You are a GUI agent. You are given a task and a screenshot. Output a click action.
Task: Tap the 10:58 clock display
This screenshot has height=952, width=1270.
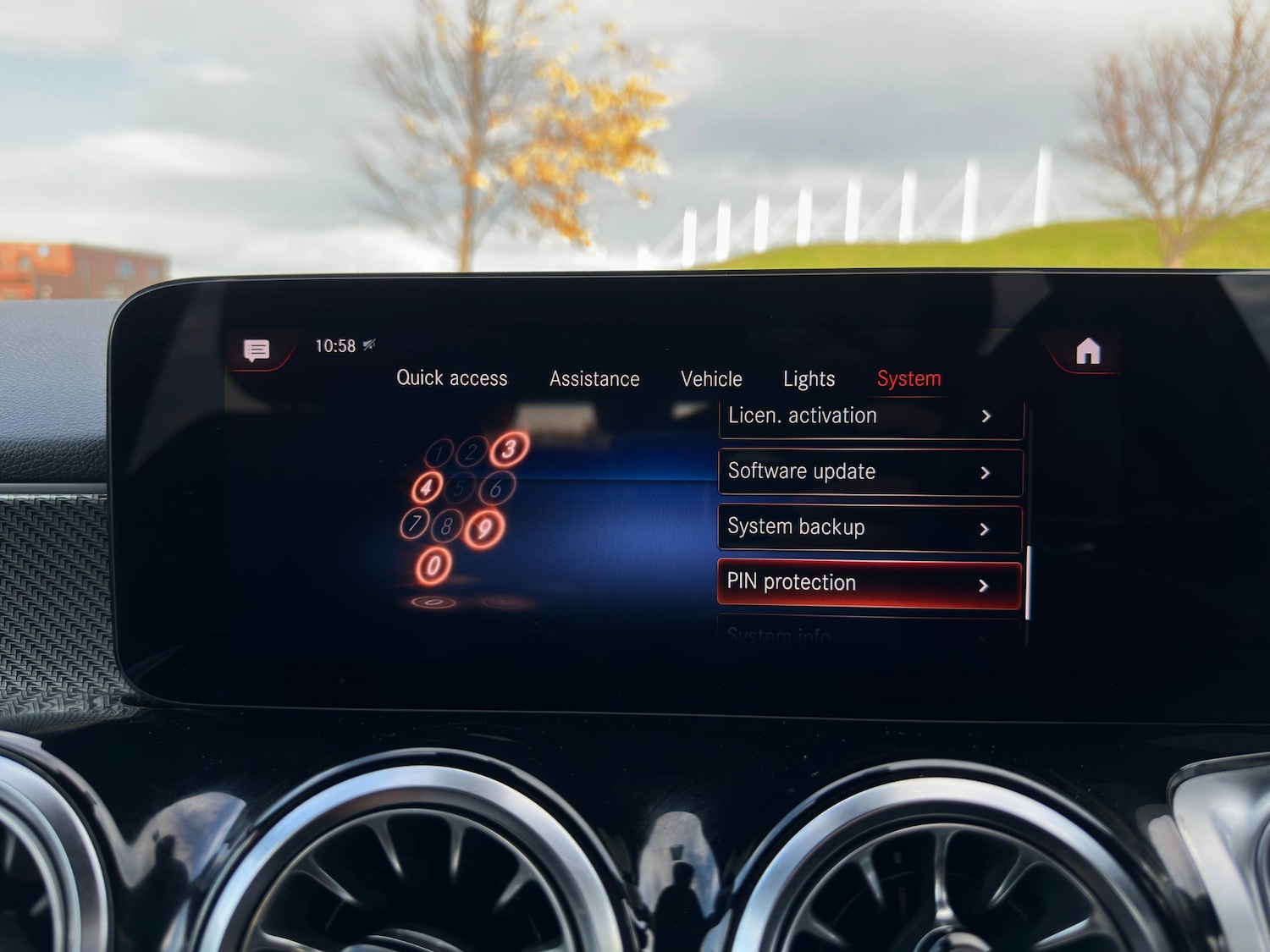(337, 344)
